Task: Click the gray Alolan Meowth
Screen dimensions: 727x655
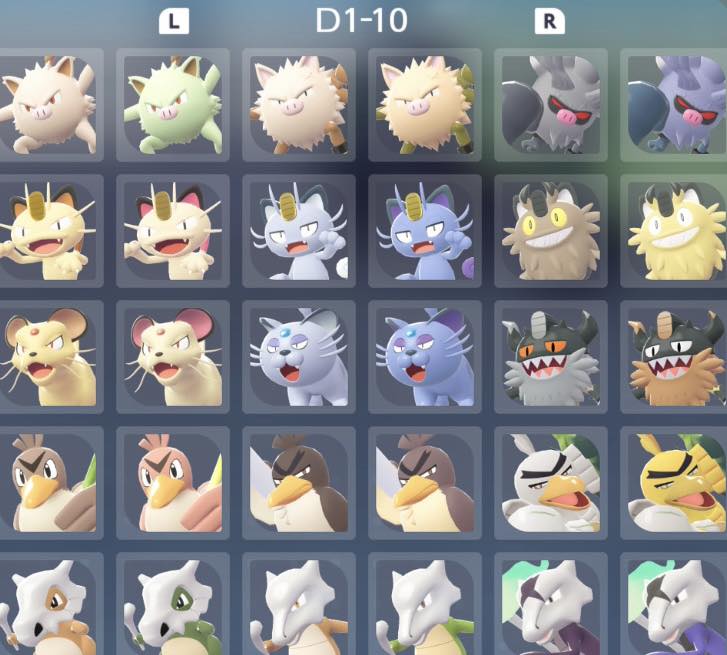Action: [x=298, y=232]
